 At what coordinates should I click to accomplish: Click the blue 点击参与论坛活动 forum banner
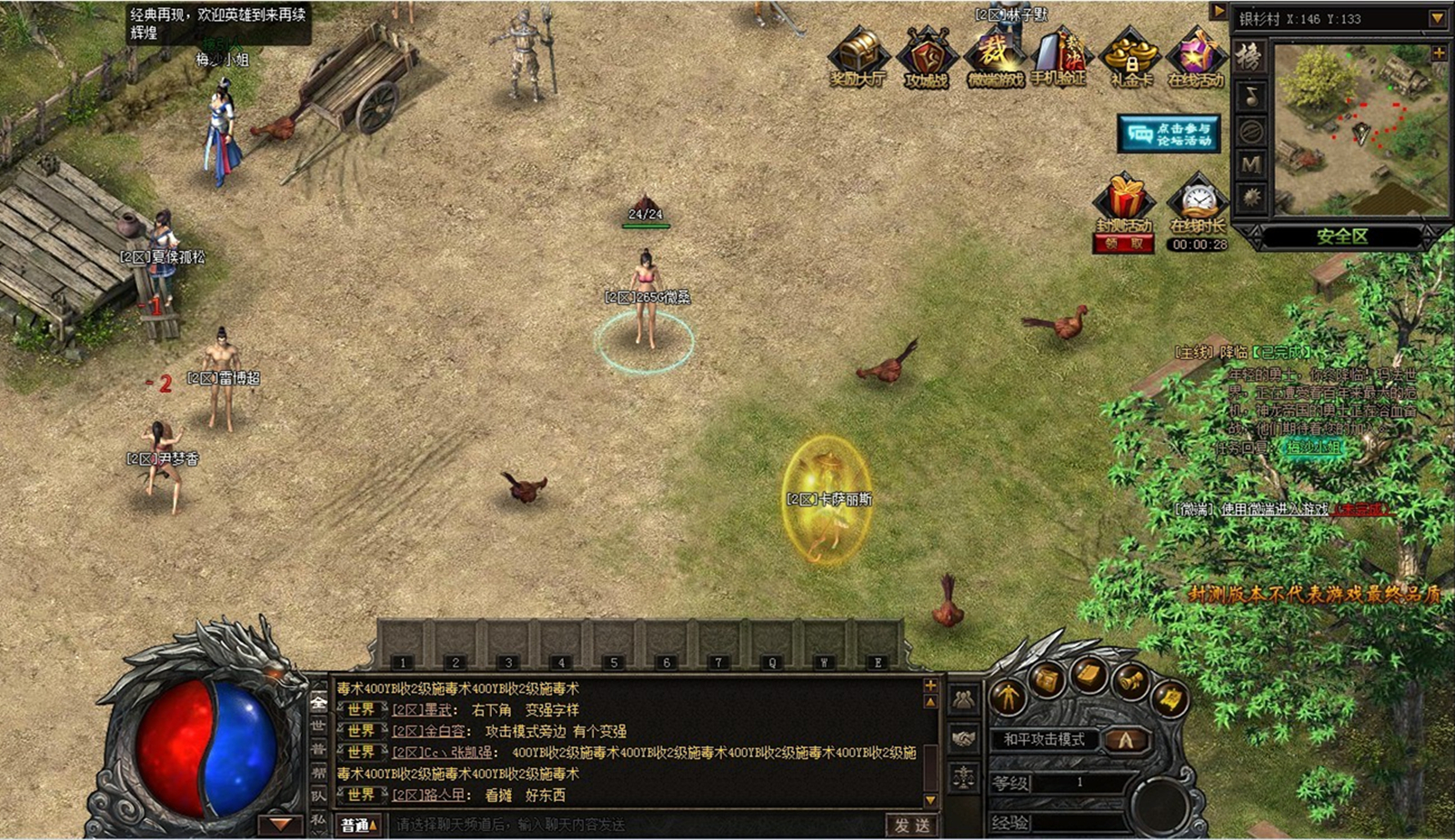click(1169, 135)
